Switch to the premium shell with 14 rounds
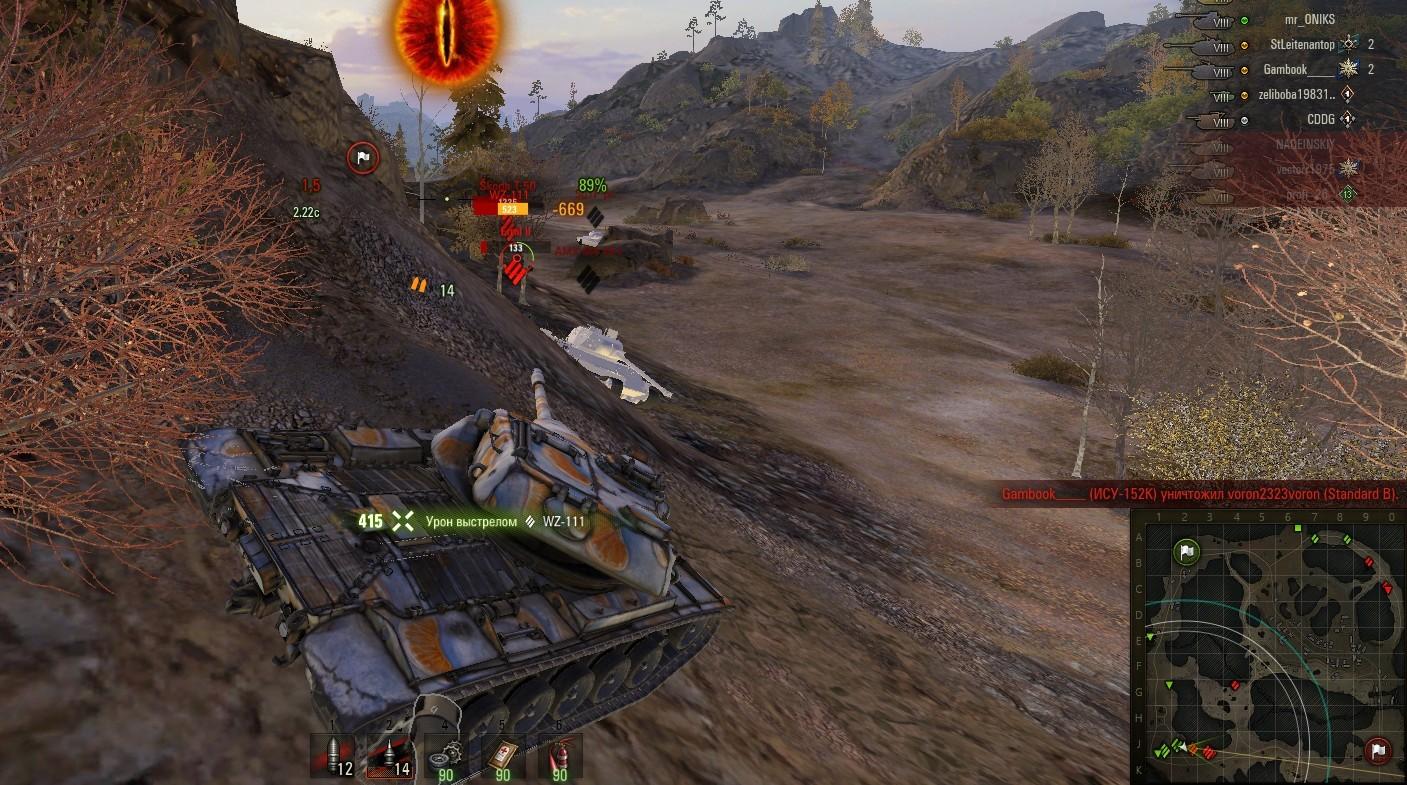The image size is (1407, 785). (391, 756)
